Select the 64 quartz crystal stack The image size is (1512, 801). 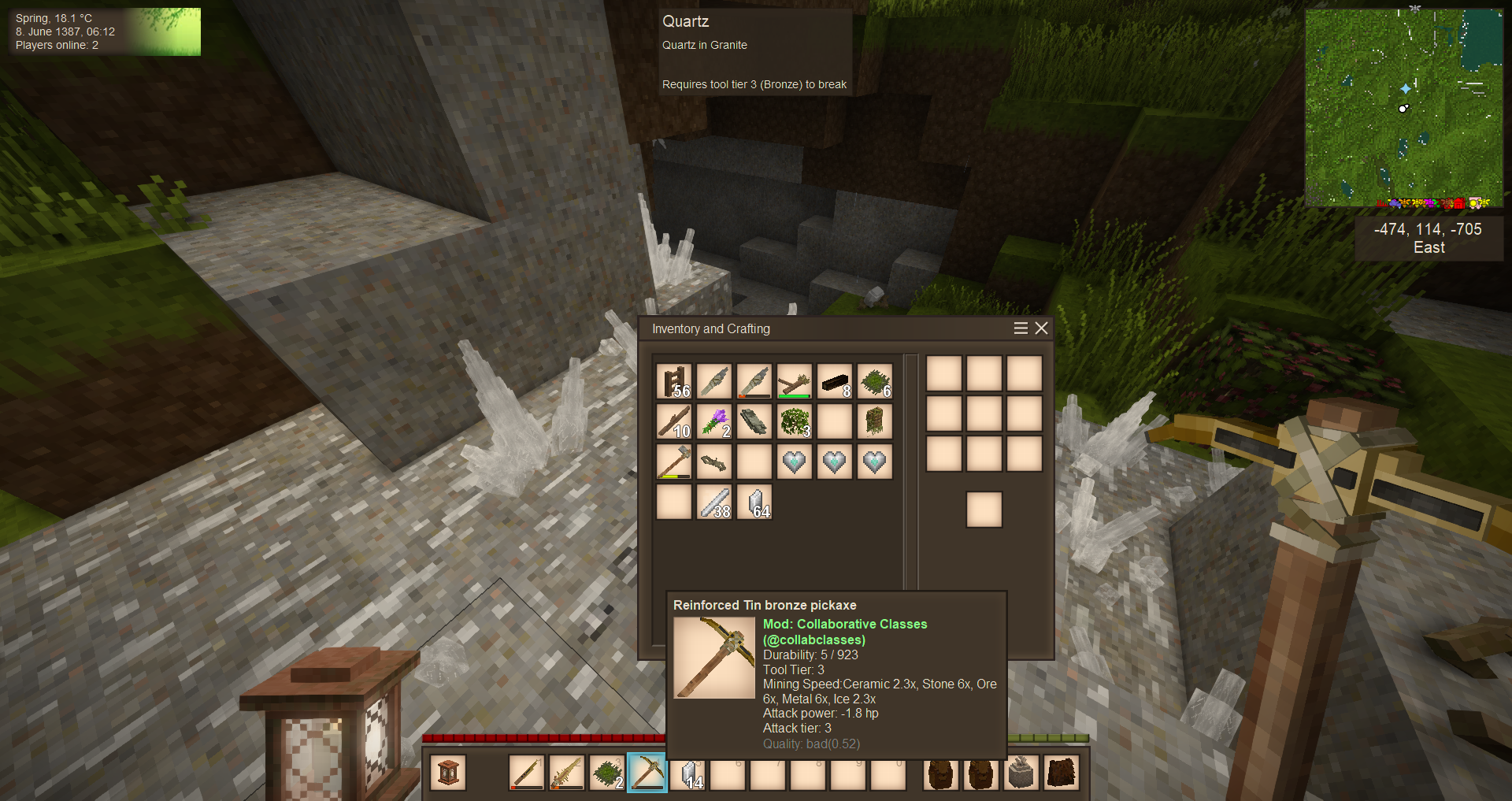coord(754,502)
